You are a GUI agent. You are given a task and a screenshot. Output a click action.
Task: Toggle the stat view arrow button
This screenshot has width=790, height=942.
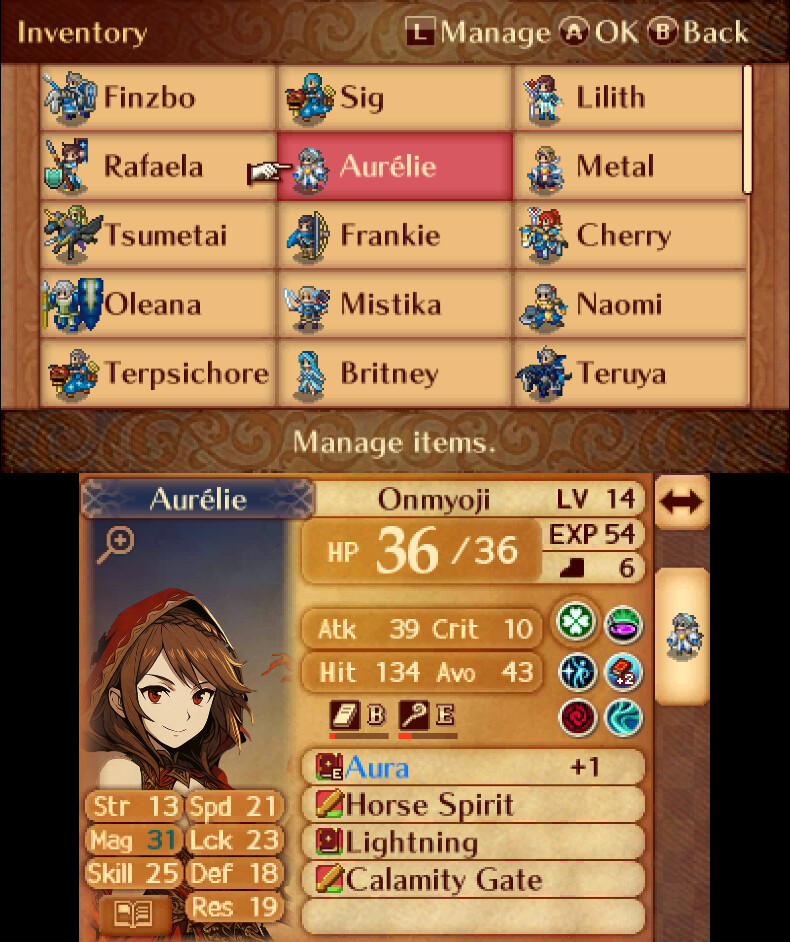(681, 502)
